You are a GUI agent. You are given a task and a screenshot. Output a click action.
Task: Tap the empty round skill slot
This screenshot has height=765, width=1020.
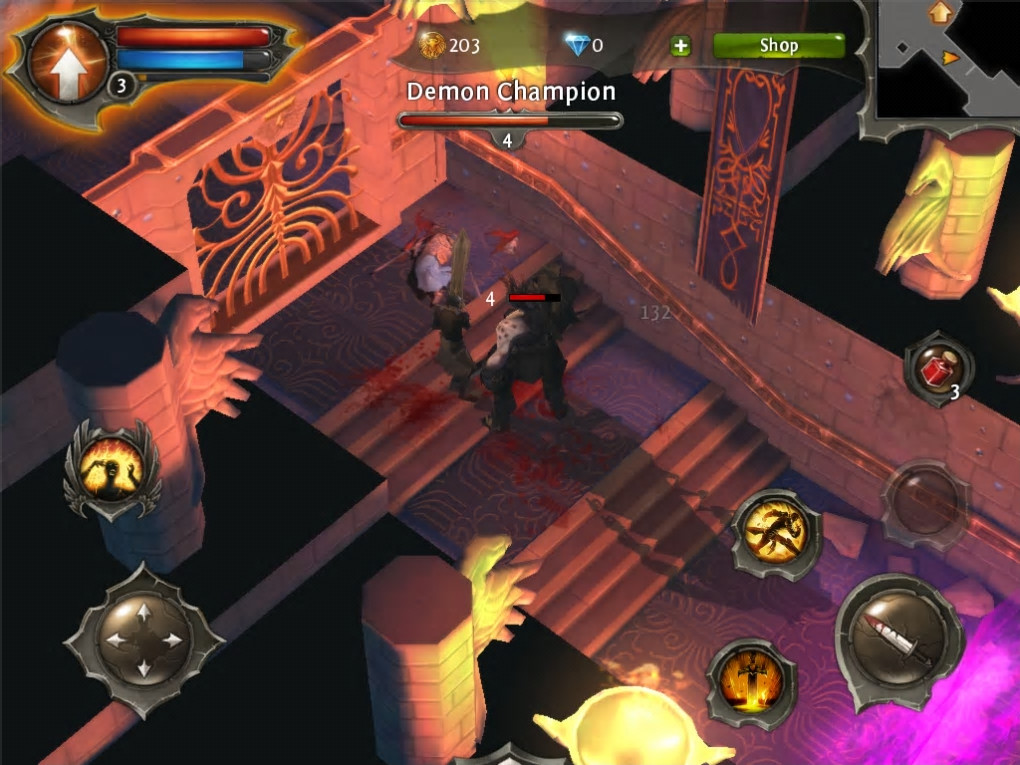coord(923,502)
